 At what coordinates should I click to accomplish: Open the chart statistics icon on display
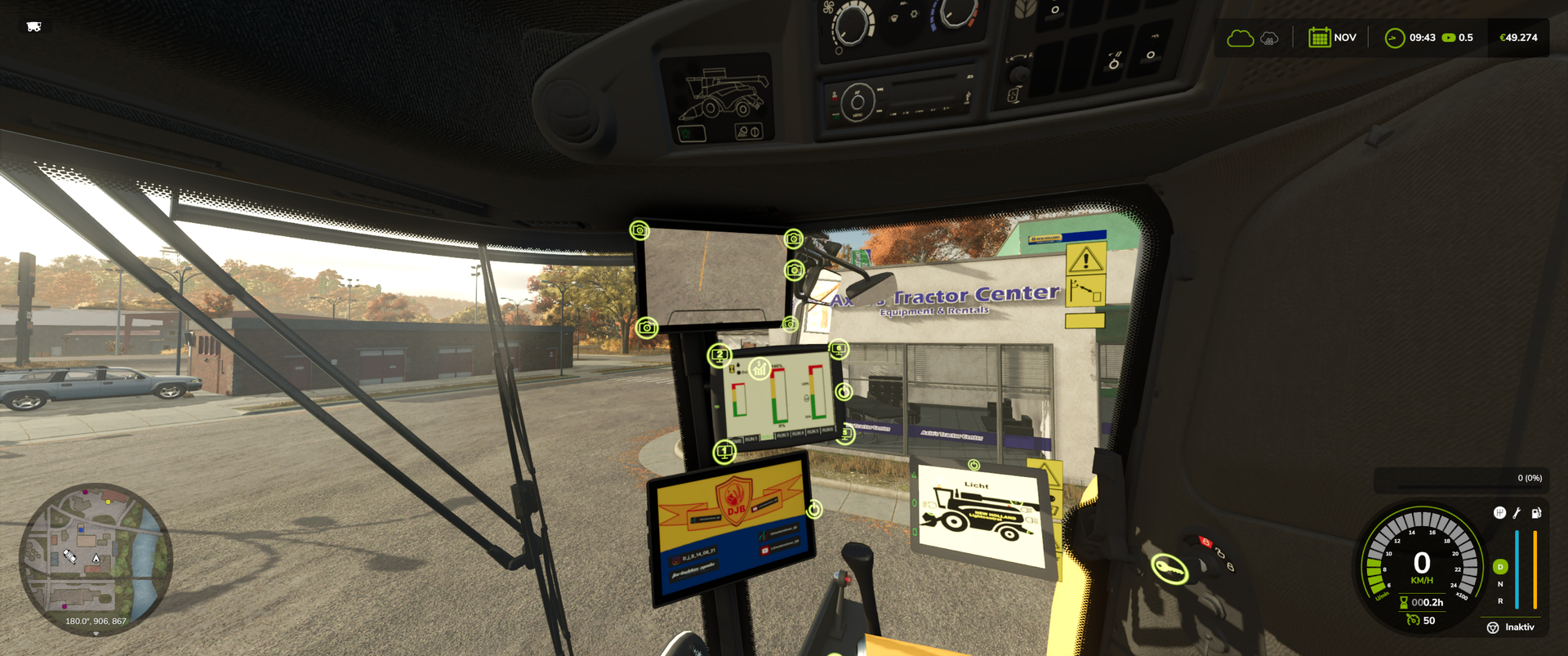click(x=759, y=369)
